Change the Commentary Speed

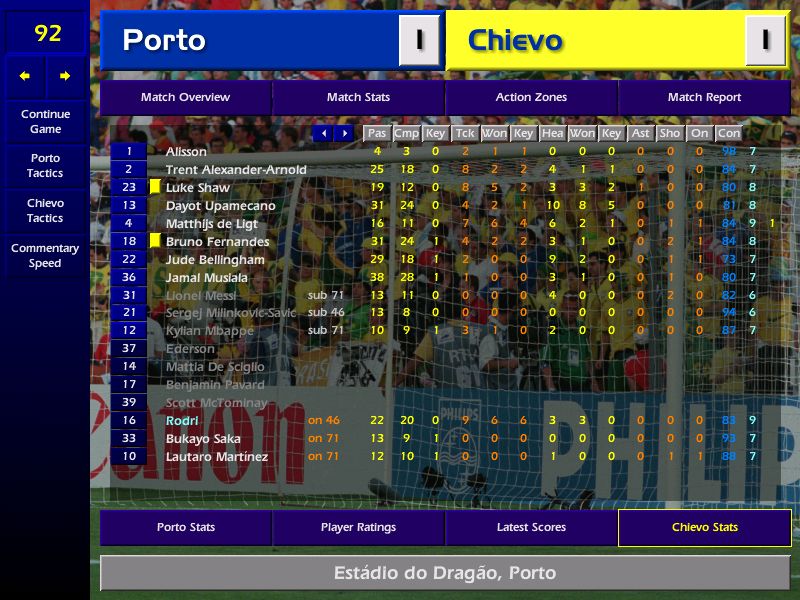[x=45, y=256]
